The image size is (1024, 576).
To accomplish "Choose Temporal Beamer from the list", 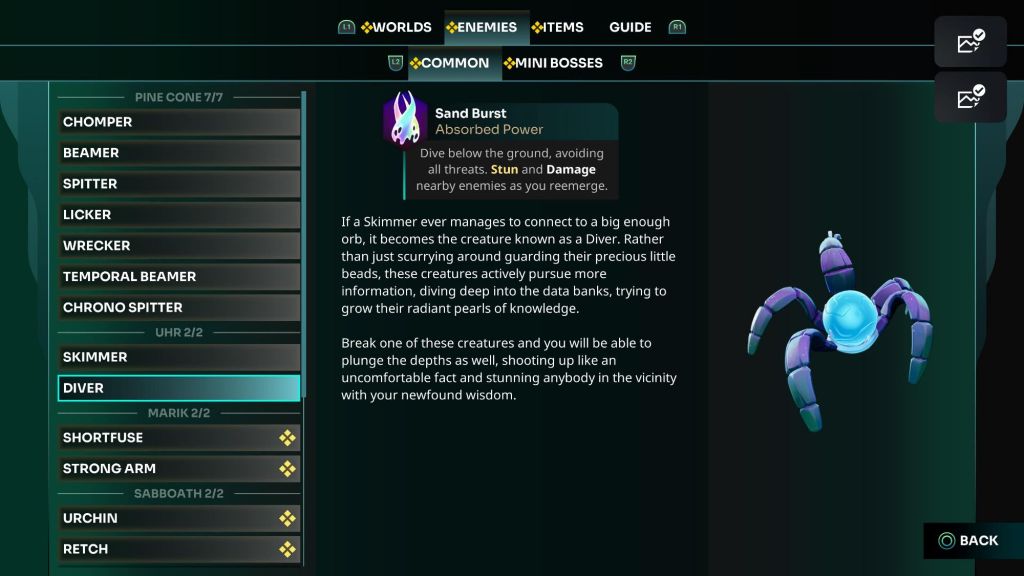I will click(179, 277).
